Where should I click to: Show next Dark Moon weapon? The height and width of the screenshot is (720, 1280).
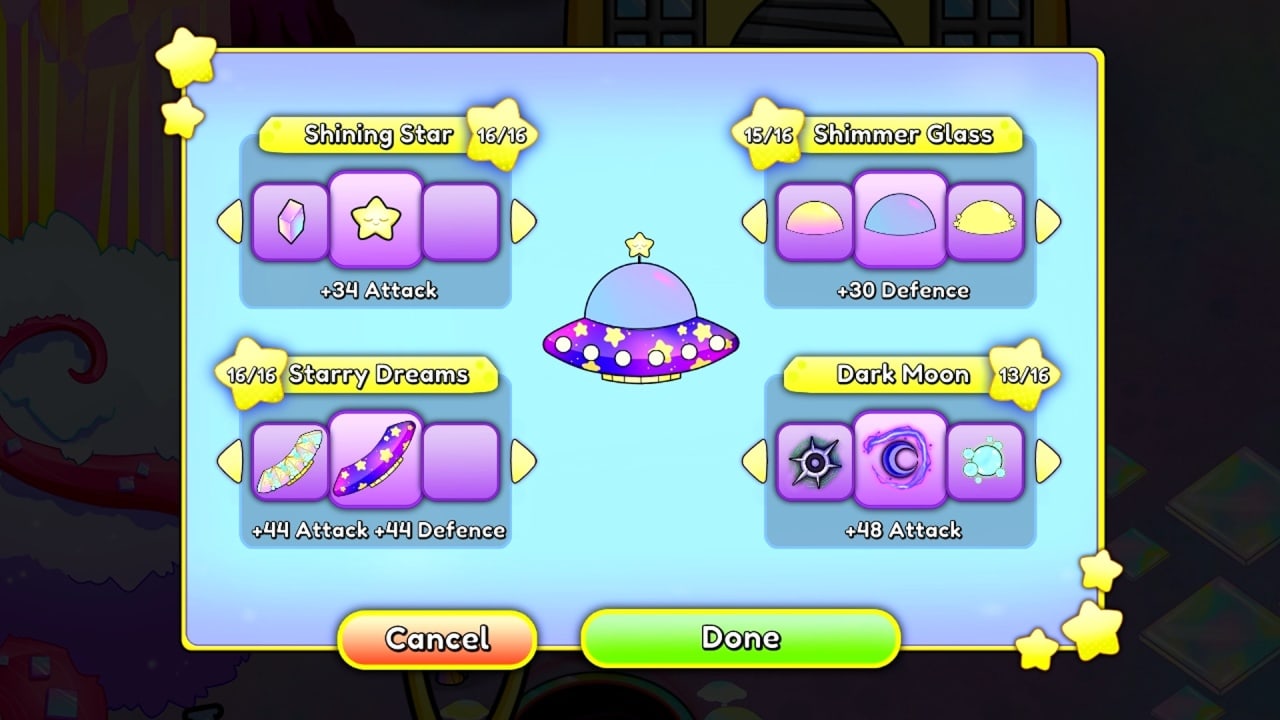point(1047,461)
